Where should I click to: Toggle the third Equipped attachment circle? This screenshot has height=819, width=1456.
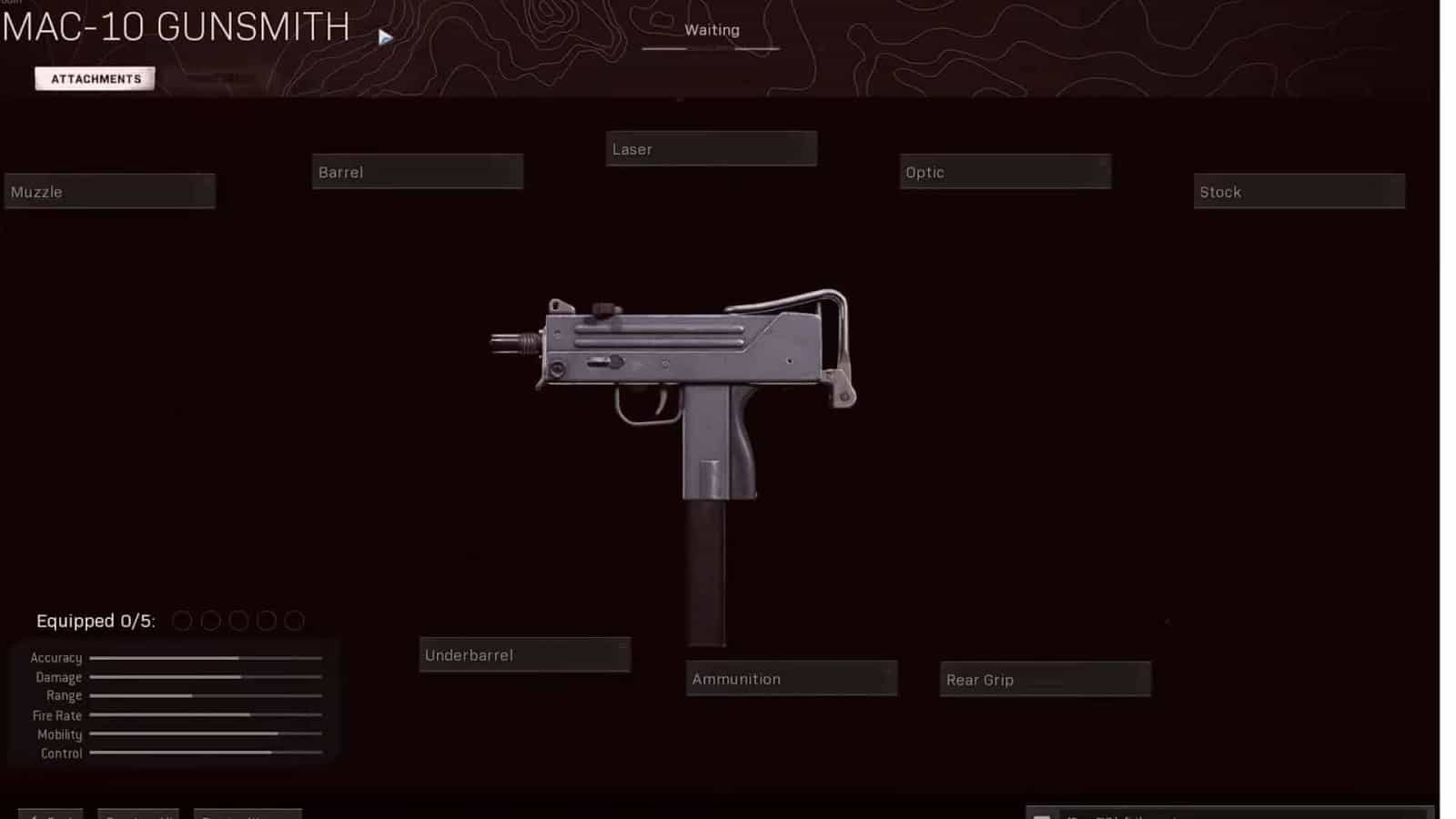pyautogui.click(x=239, y=621)
